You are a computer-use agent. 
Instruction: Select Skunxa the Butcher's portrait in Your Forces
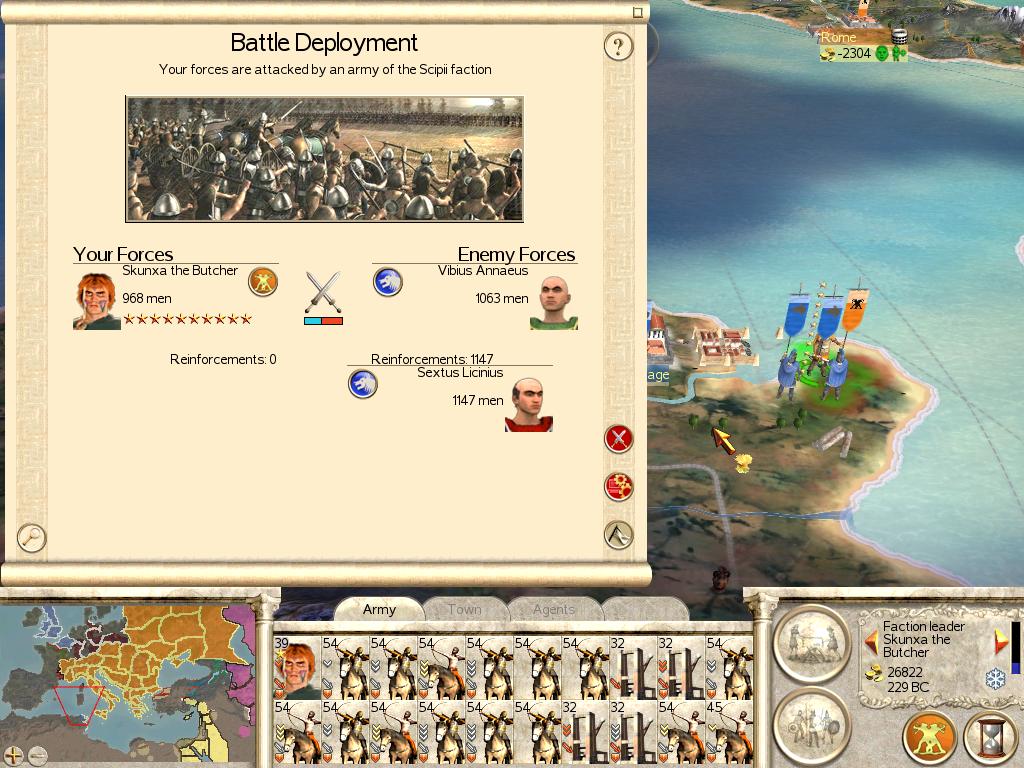pos(97,301)
